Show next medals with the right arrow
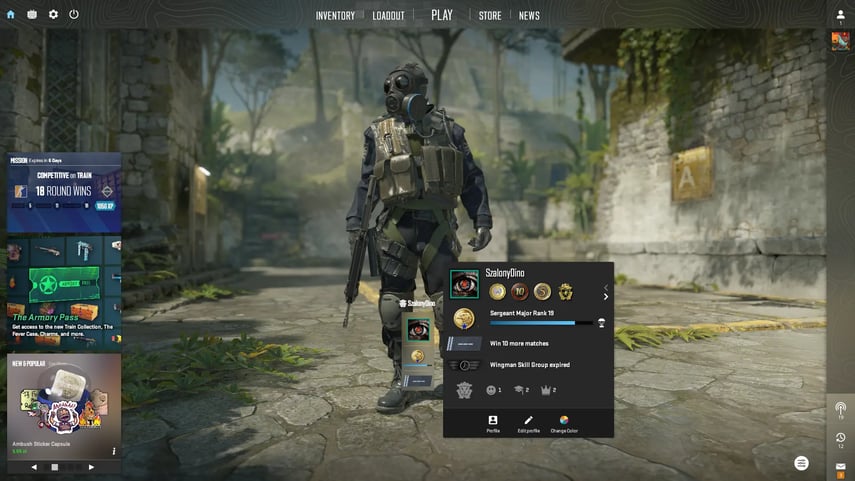The image size is (855, 481). [605, 297]
